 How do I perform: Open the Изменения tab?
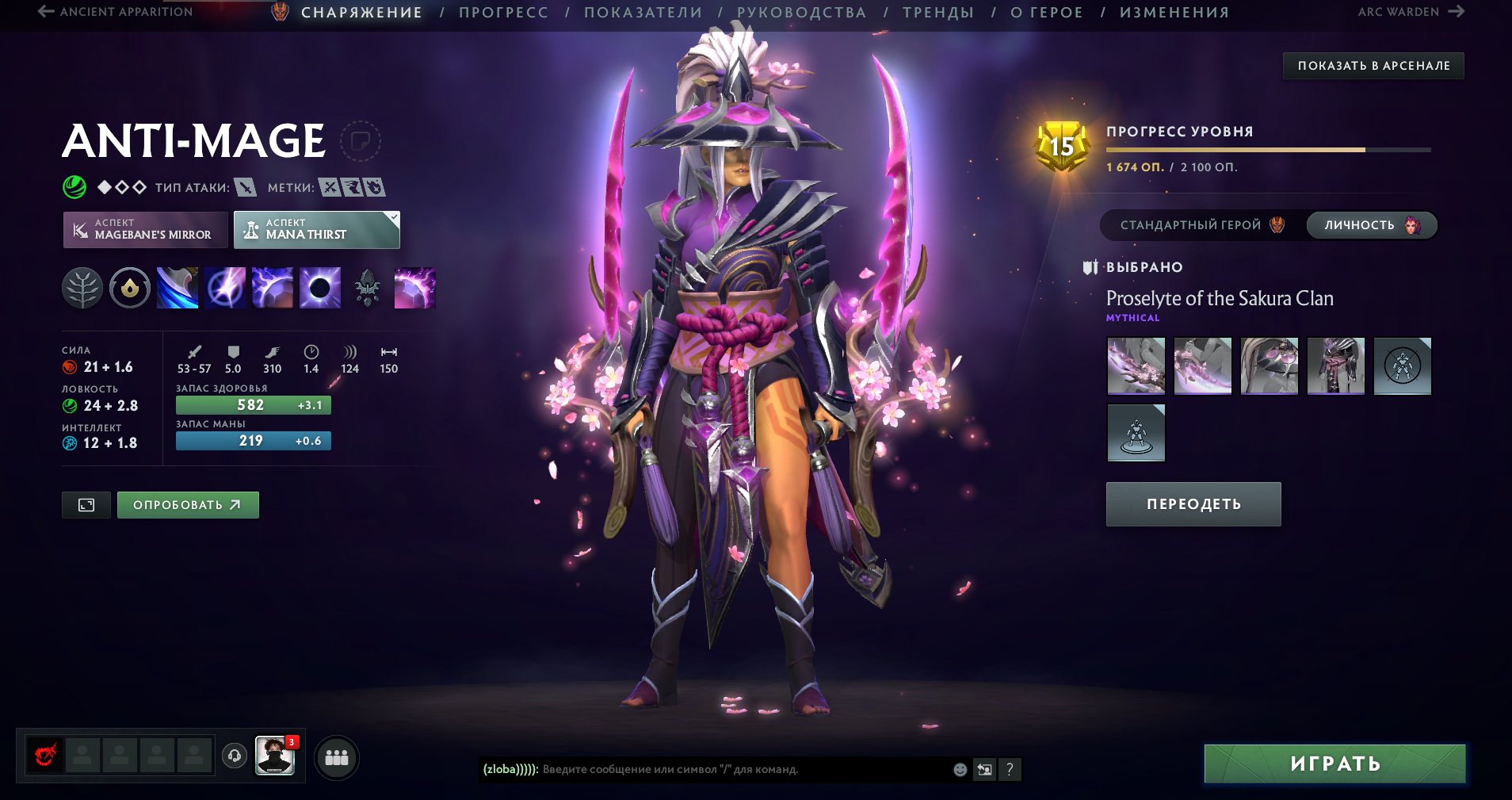pyautogui.click(x=1174, y=13)
